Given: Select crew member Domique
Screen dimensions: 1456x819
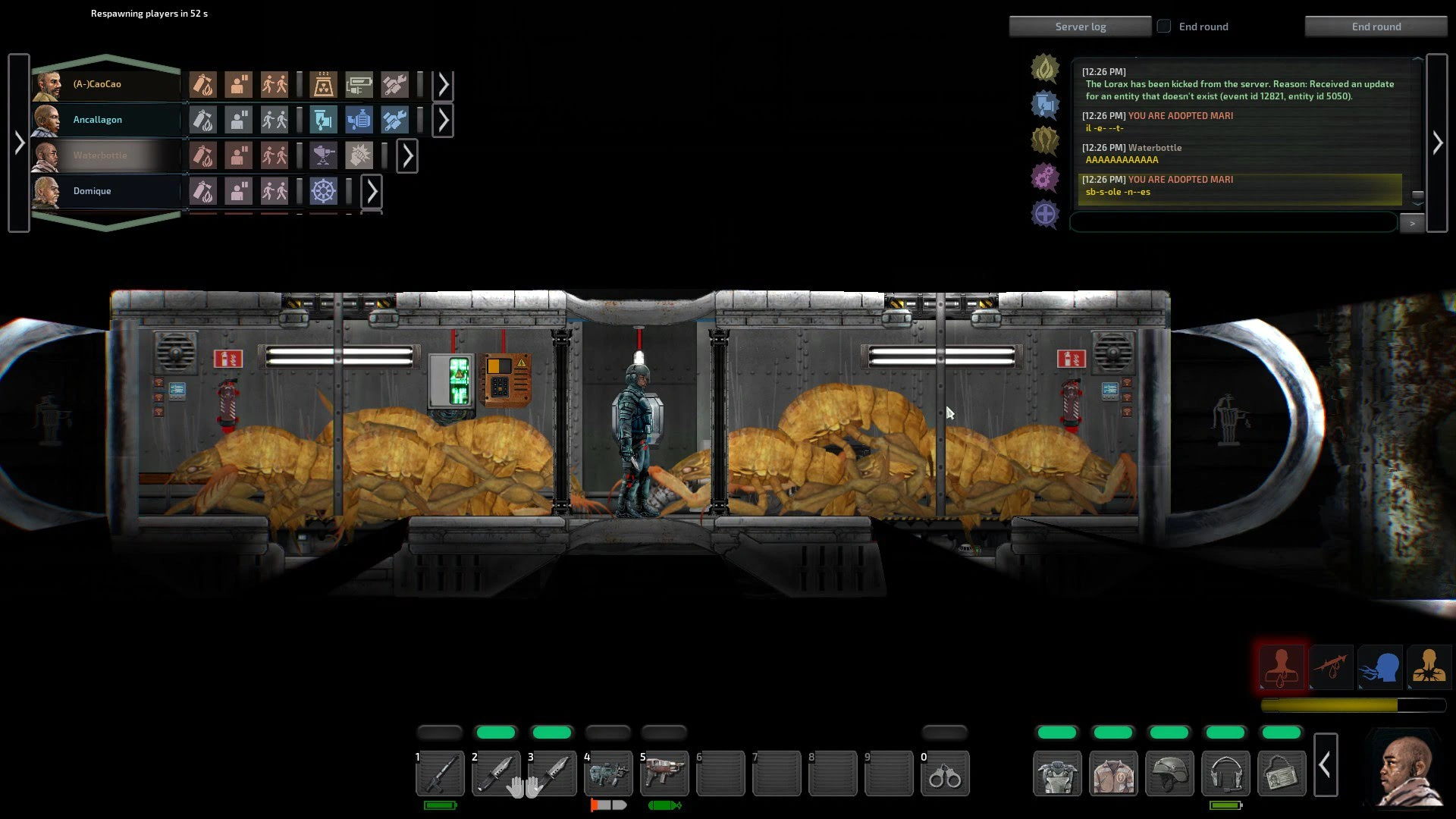Looking at the screenshot, I should pyautogui.click(x=92, y=191).
